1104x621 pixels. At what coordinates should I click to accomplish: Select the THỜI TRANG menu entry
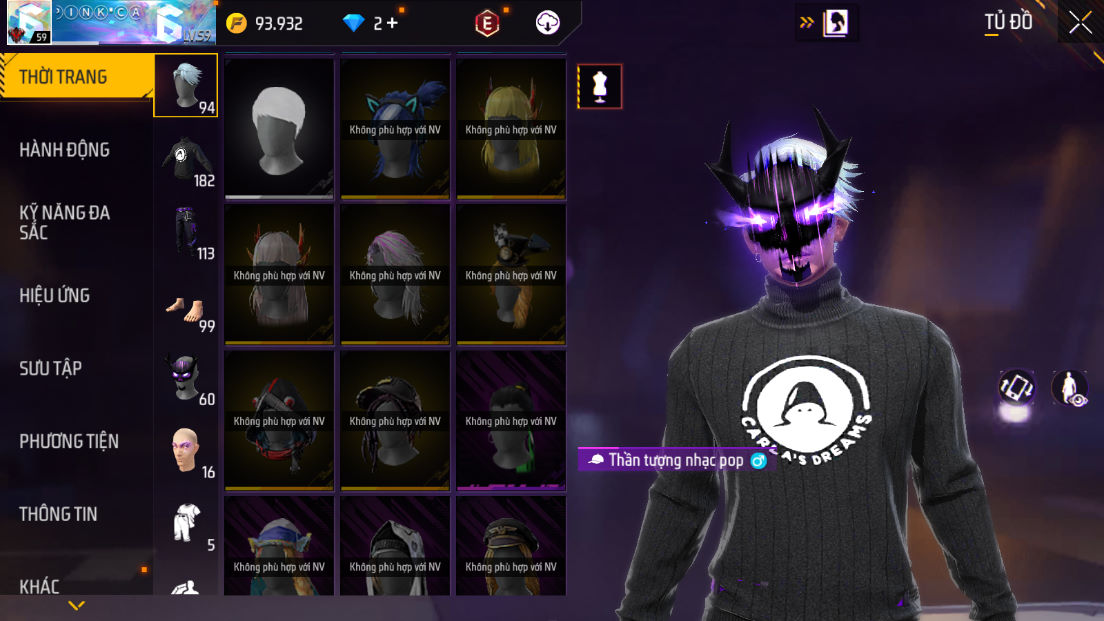[64, 77]
